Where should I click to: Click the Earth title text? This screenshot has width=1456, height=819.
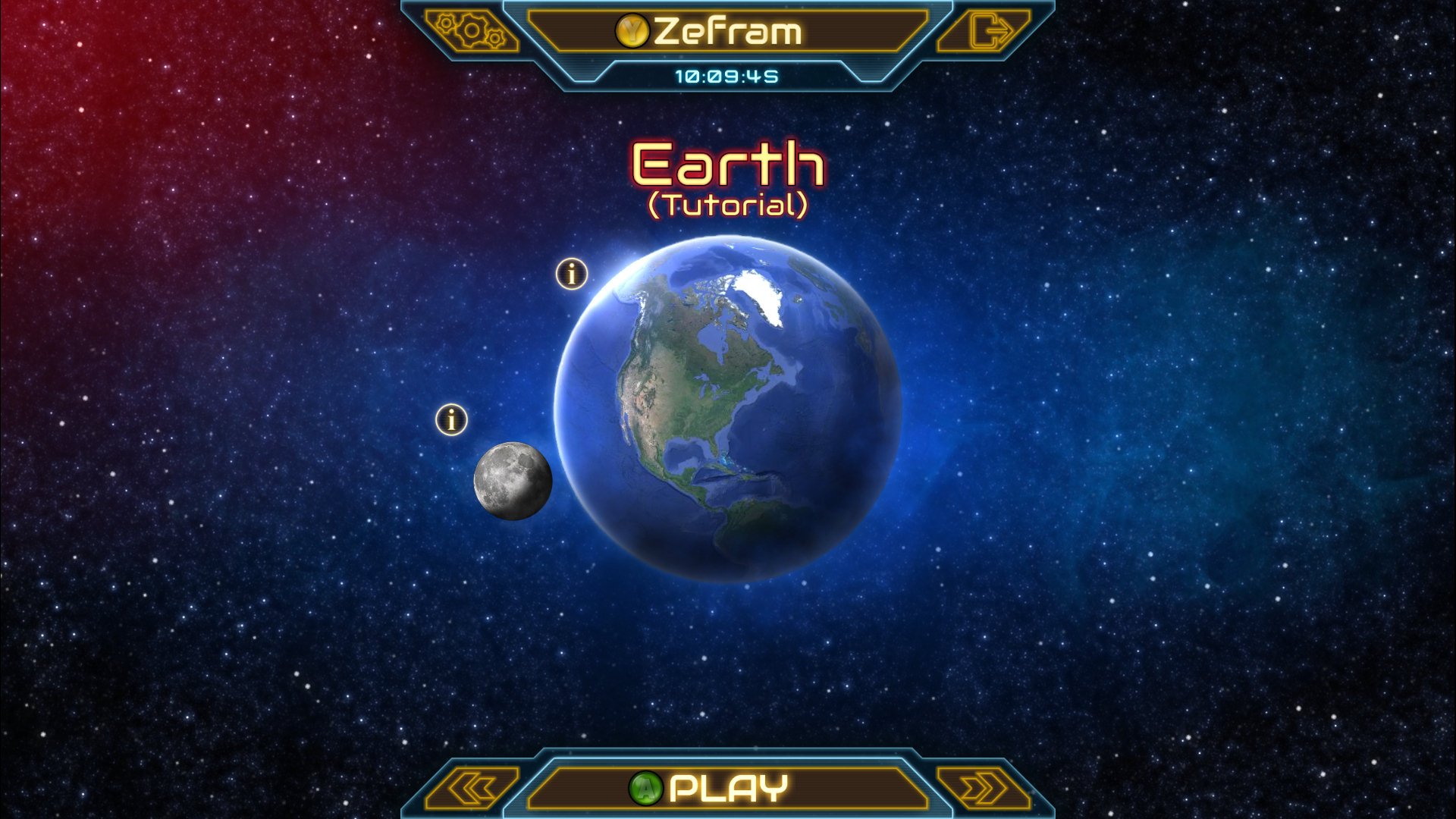click(x=726, y=163)
